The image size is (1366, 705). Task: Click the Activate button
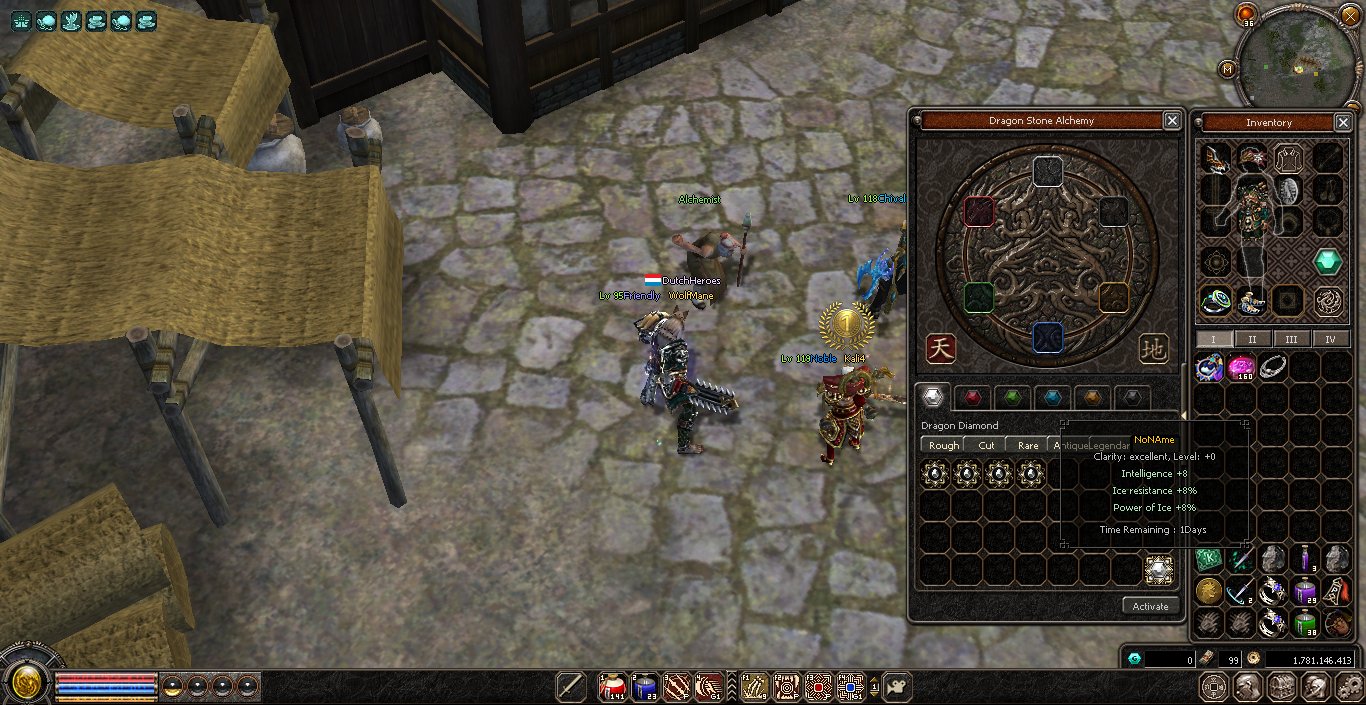click(1150, 606)
